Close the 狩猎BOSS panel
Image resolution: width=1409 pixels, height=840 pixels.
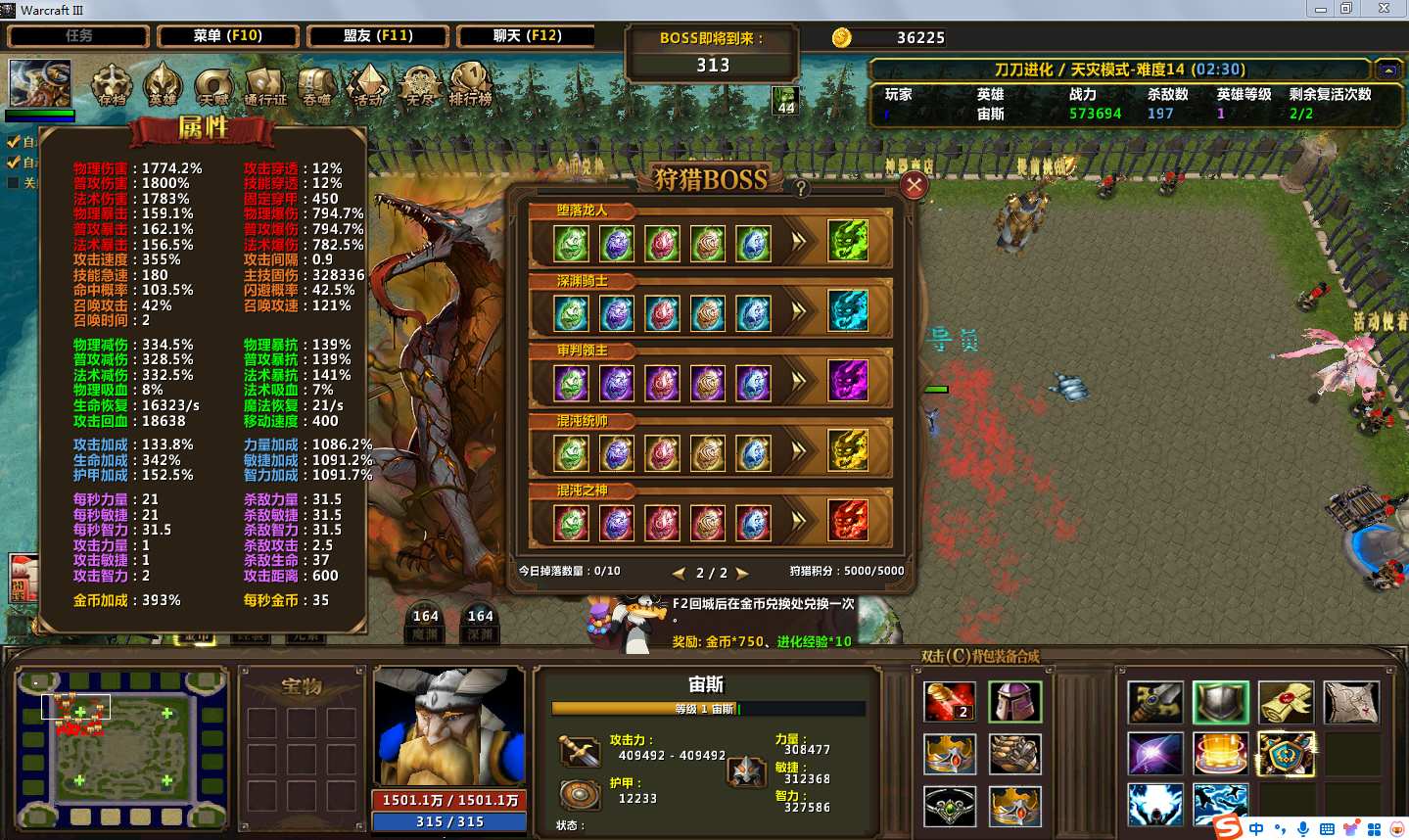914,185
